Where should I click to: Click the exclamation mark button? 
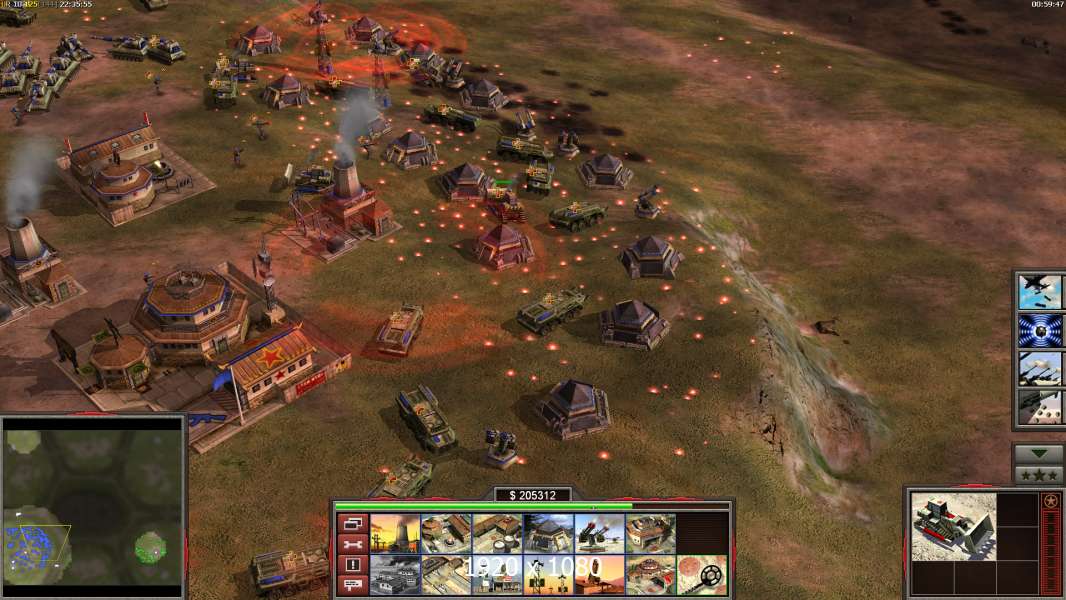pos(352,564)
